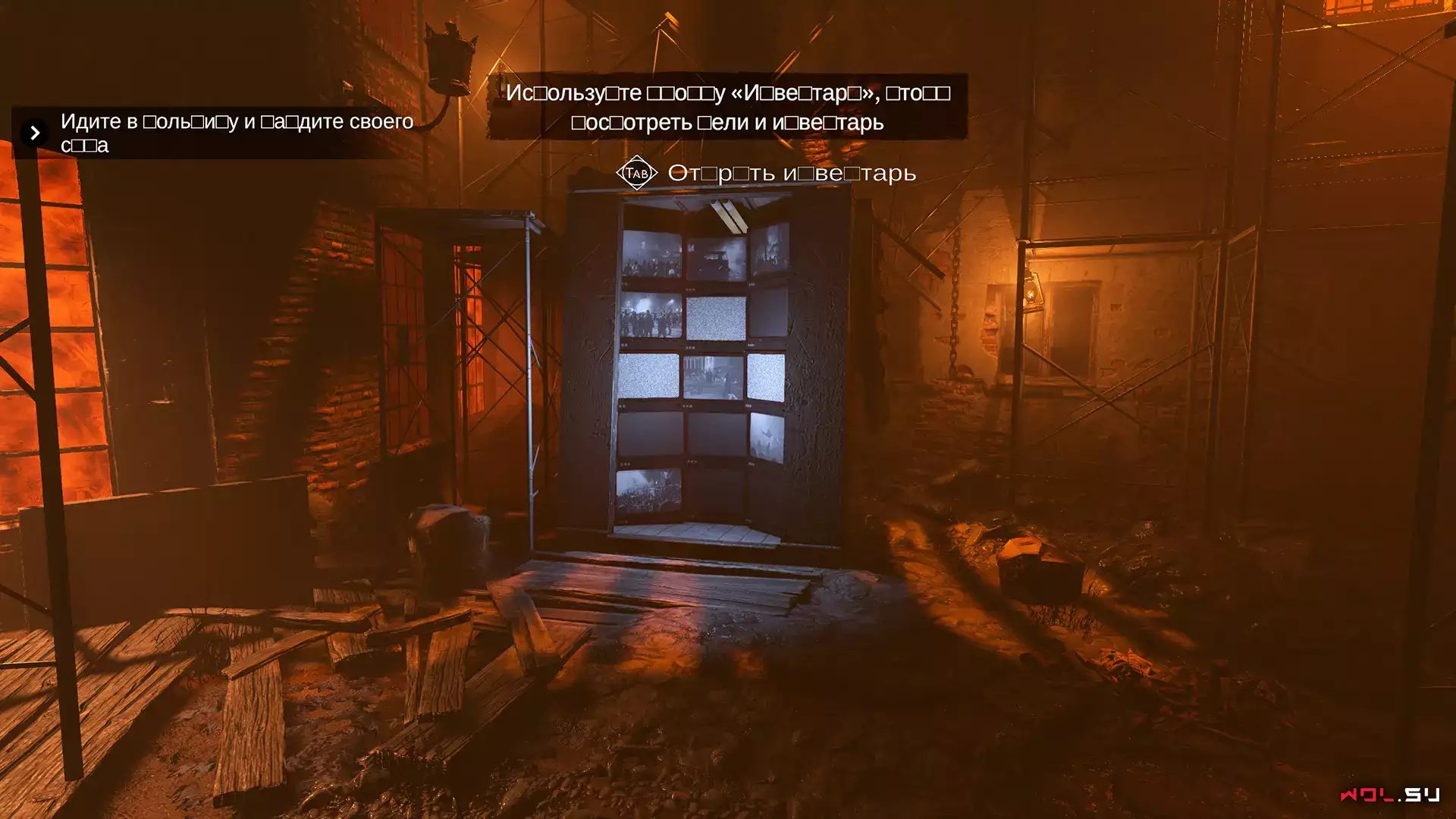
Task: Select the current objective text about the hospital
Action: pyautogui.click(x=237, y=133)
